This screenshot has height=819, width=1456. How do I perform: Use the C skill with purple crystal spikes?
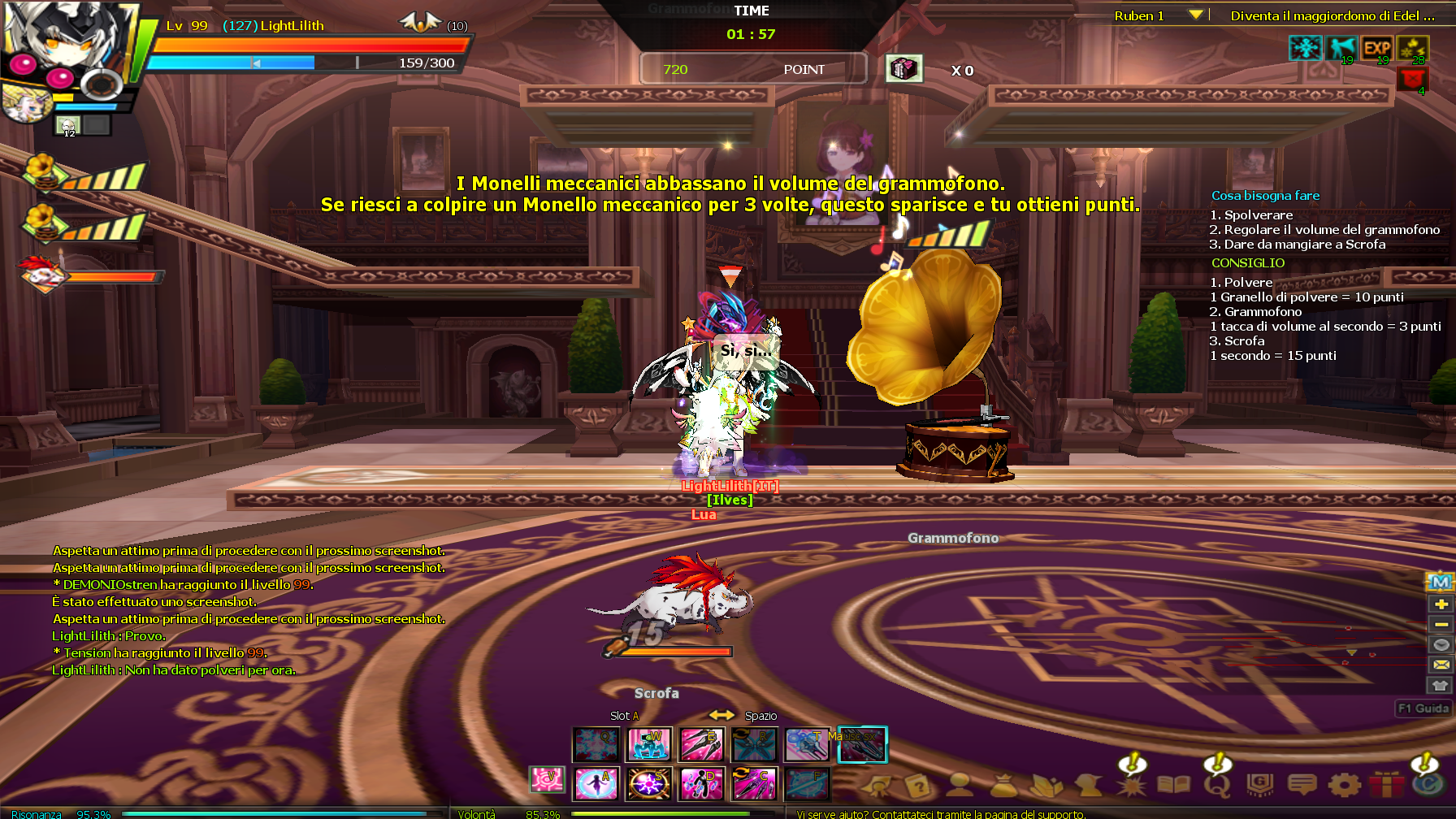(x=754, y=784)
